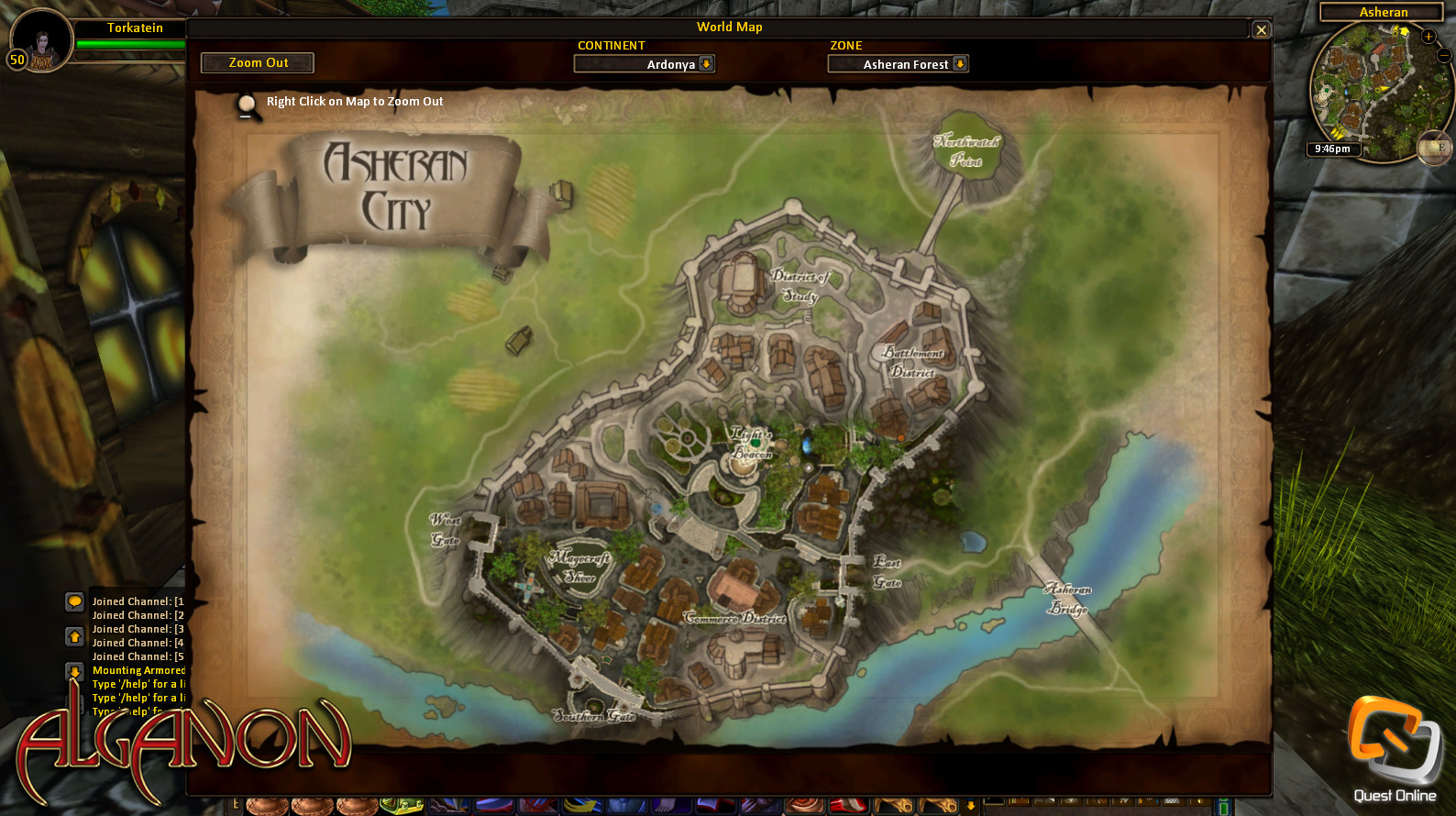Click the Asheran label above the minimap
Screen dimensions: 1456x816
coord(1383,12)
